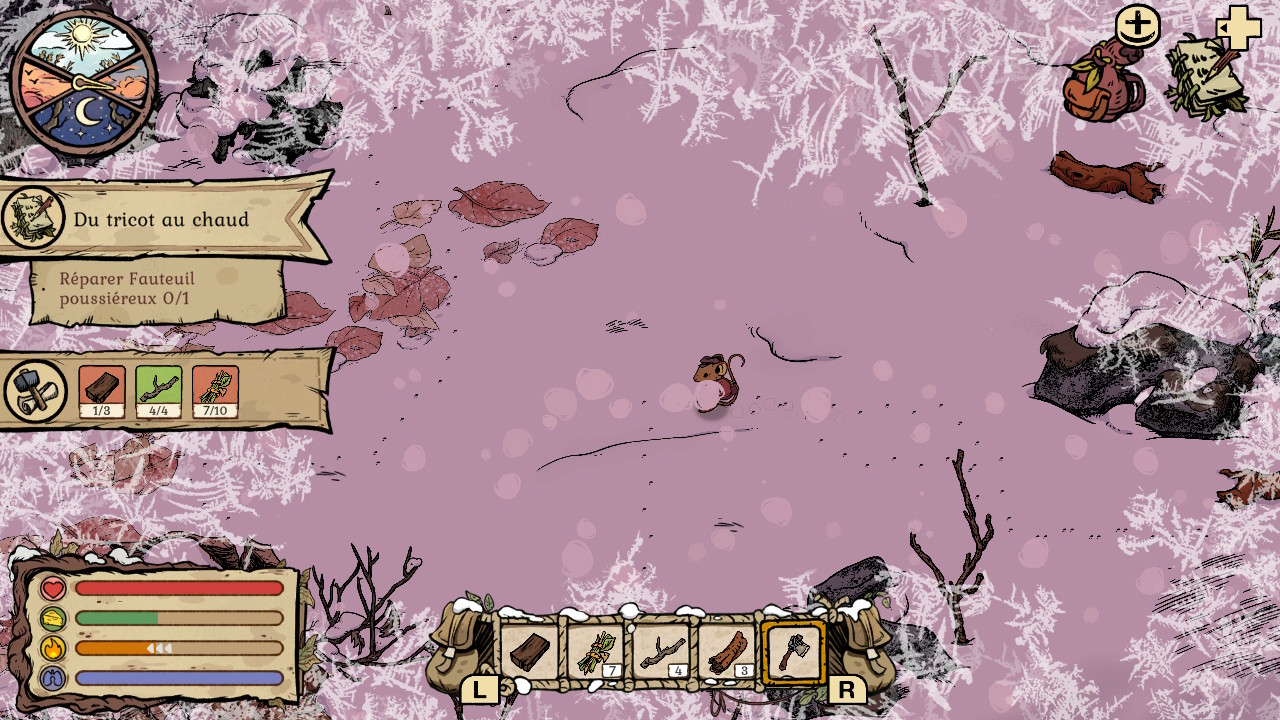The height and width of the screenshot is (720, 1280).
Task: Open the backpack inventory icon
Action: 1103,84
